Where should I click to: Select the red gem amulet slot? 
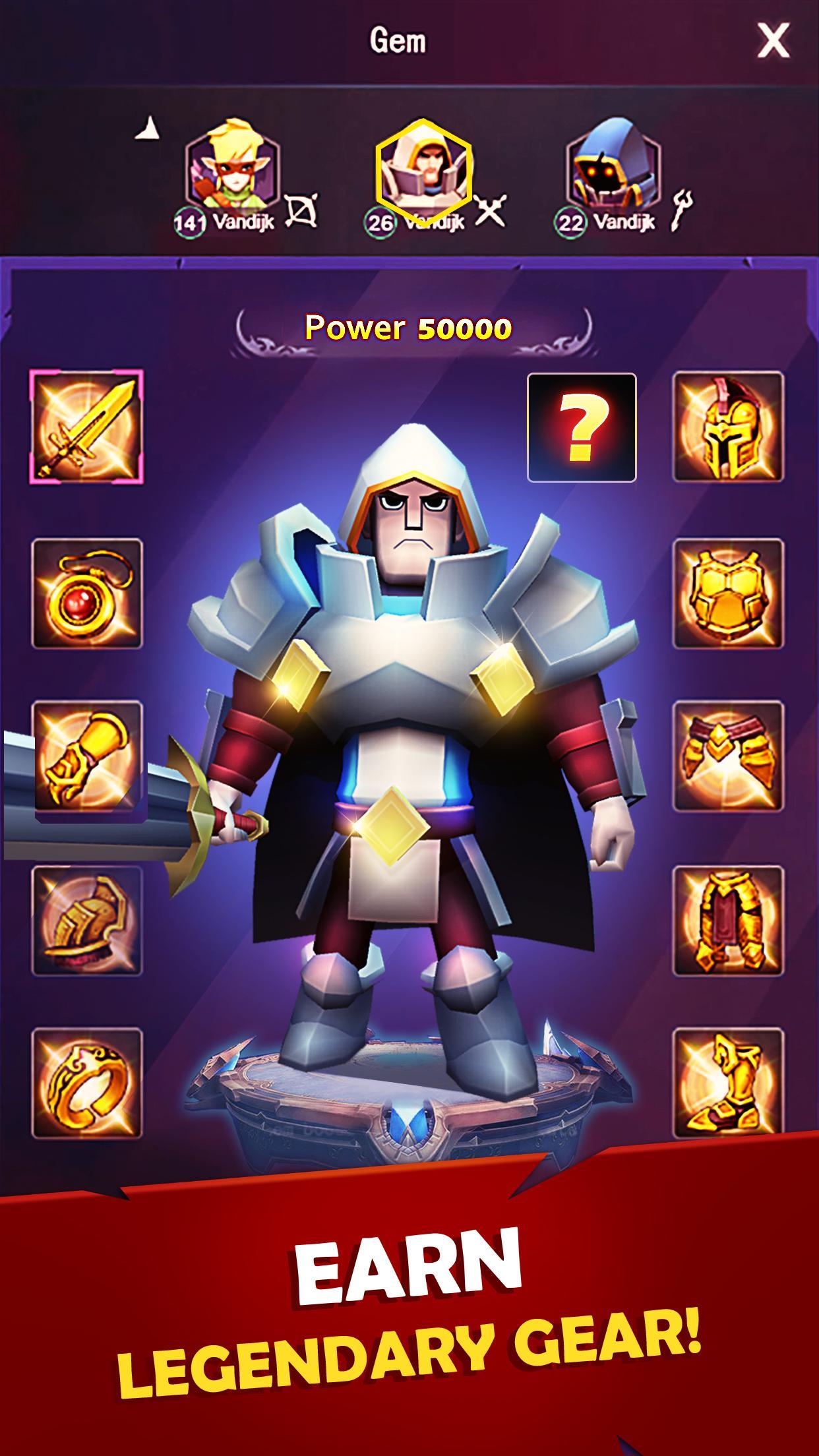pyautogui.click(x=87, y=593)
